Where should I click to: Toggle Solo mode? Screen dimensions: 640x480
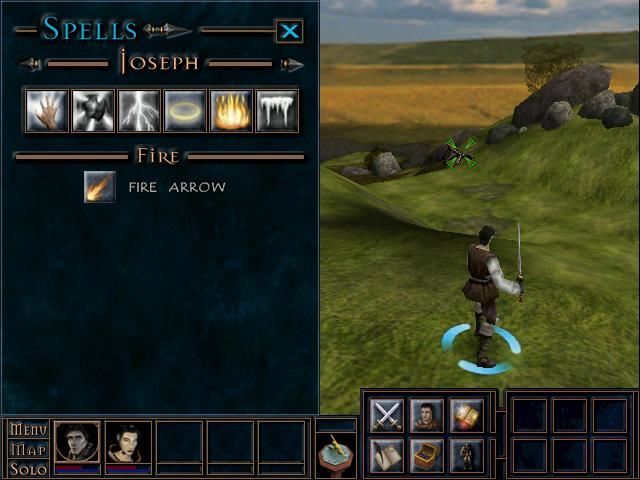pos(28,468)
